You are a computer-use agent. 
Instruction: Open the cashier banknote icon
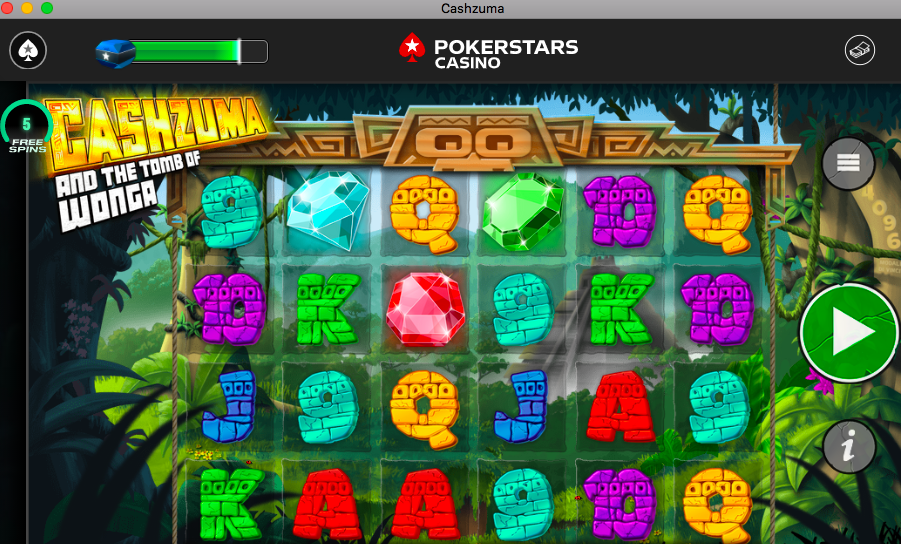point(860,50)
